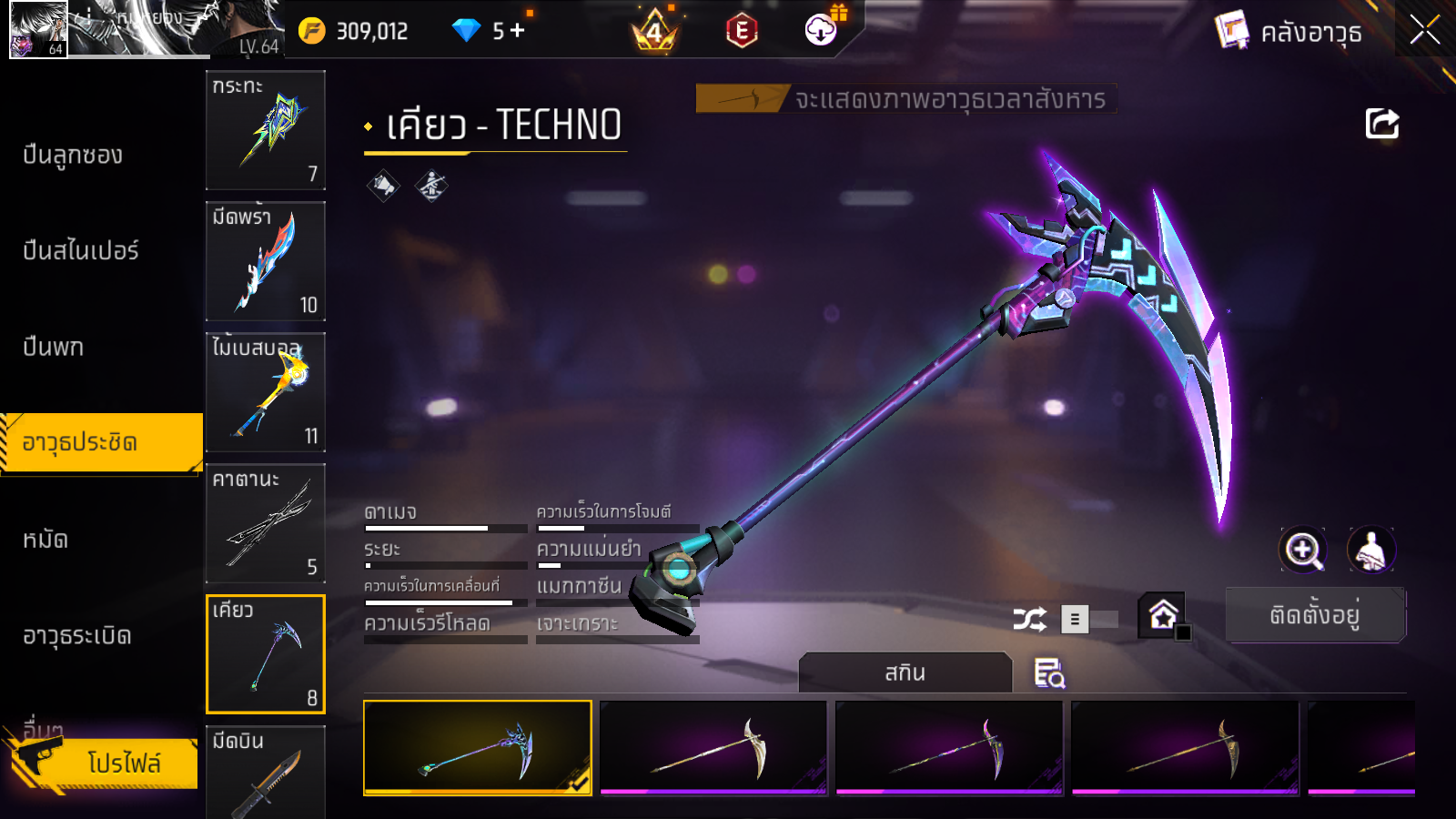
Task: Select the ปืนลูกซอง shotgun category
Action: pos(73,156)
